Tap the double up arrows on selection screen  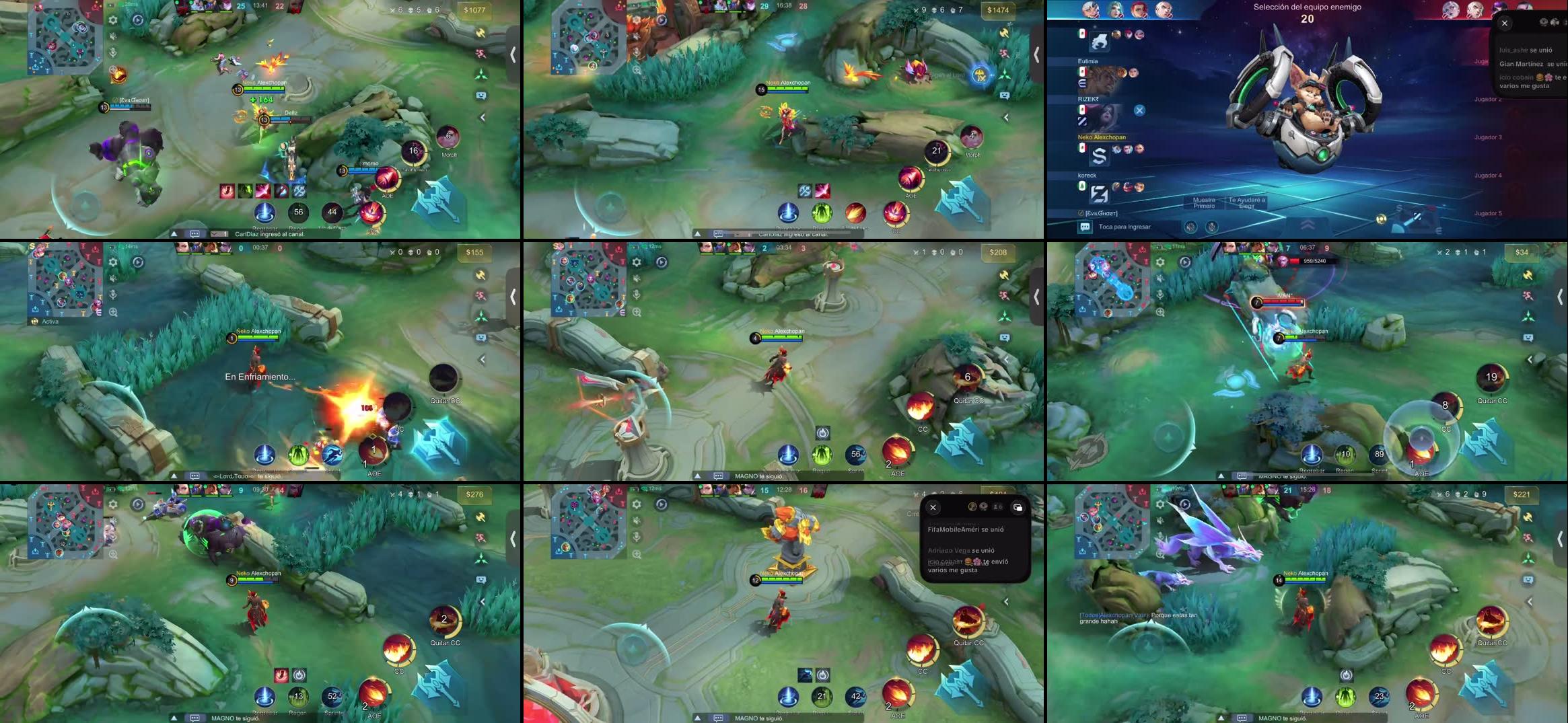[x=1307, y=226]
